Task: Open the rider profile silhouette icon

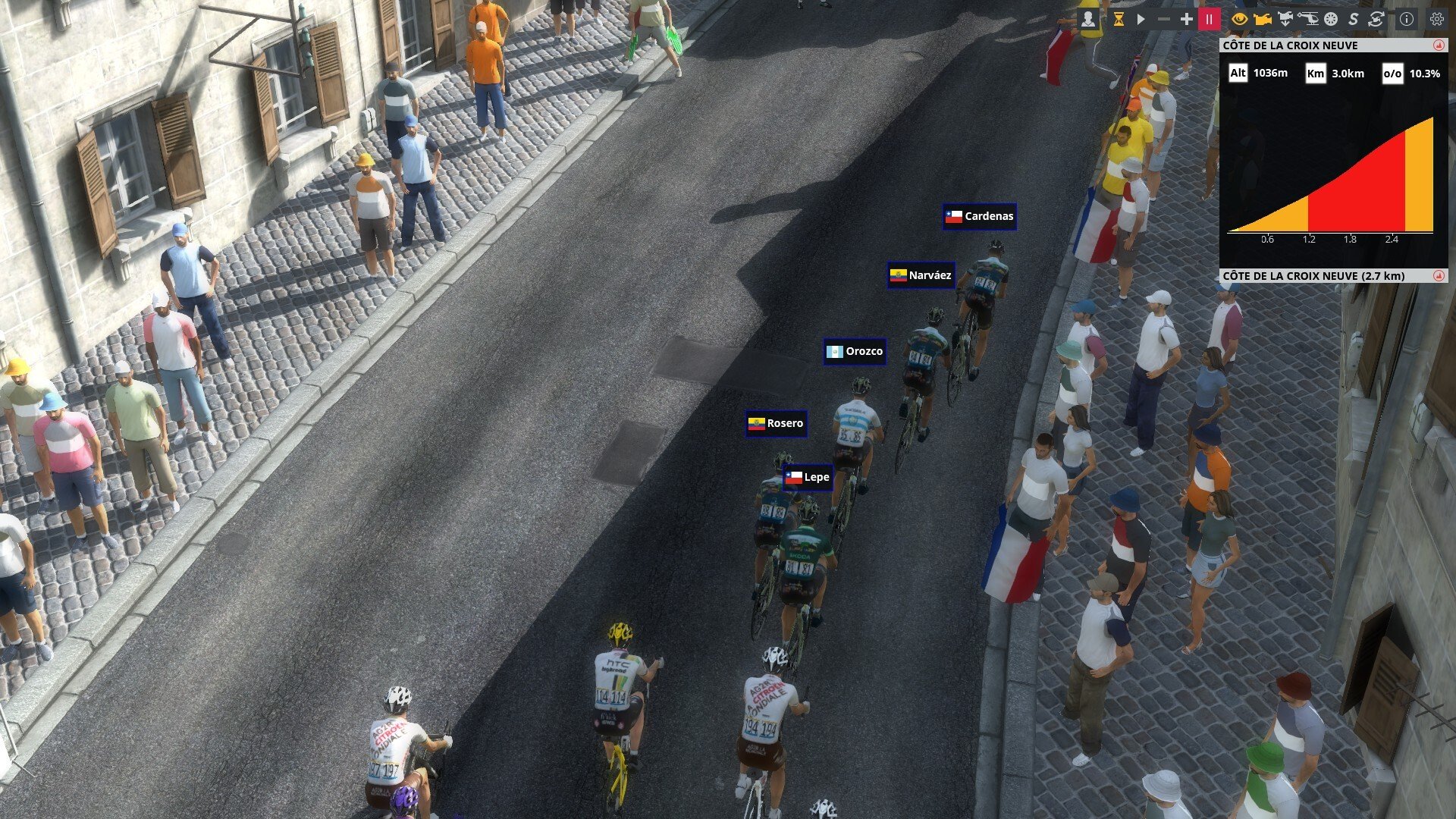Action: [x=1088, y=20]
